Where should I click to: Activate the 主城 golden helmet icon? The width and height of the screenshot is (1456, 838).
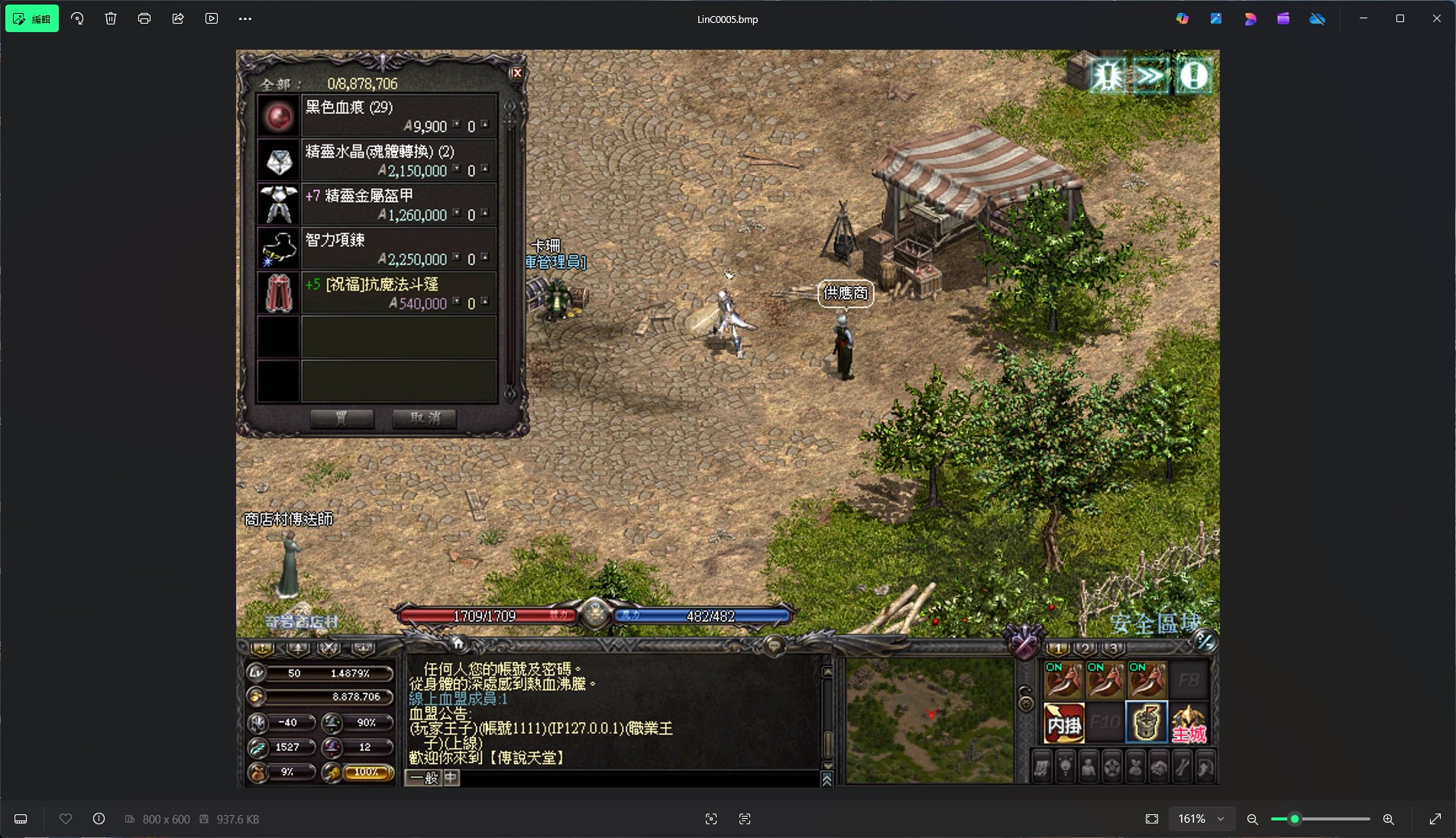[1189, 723]
